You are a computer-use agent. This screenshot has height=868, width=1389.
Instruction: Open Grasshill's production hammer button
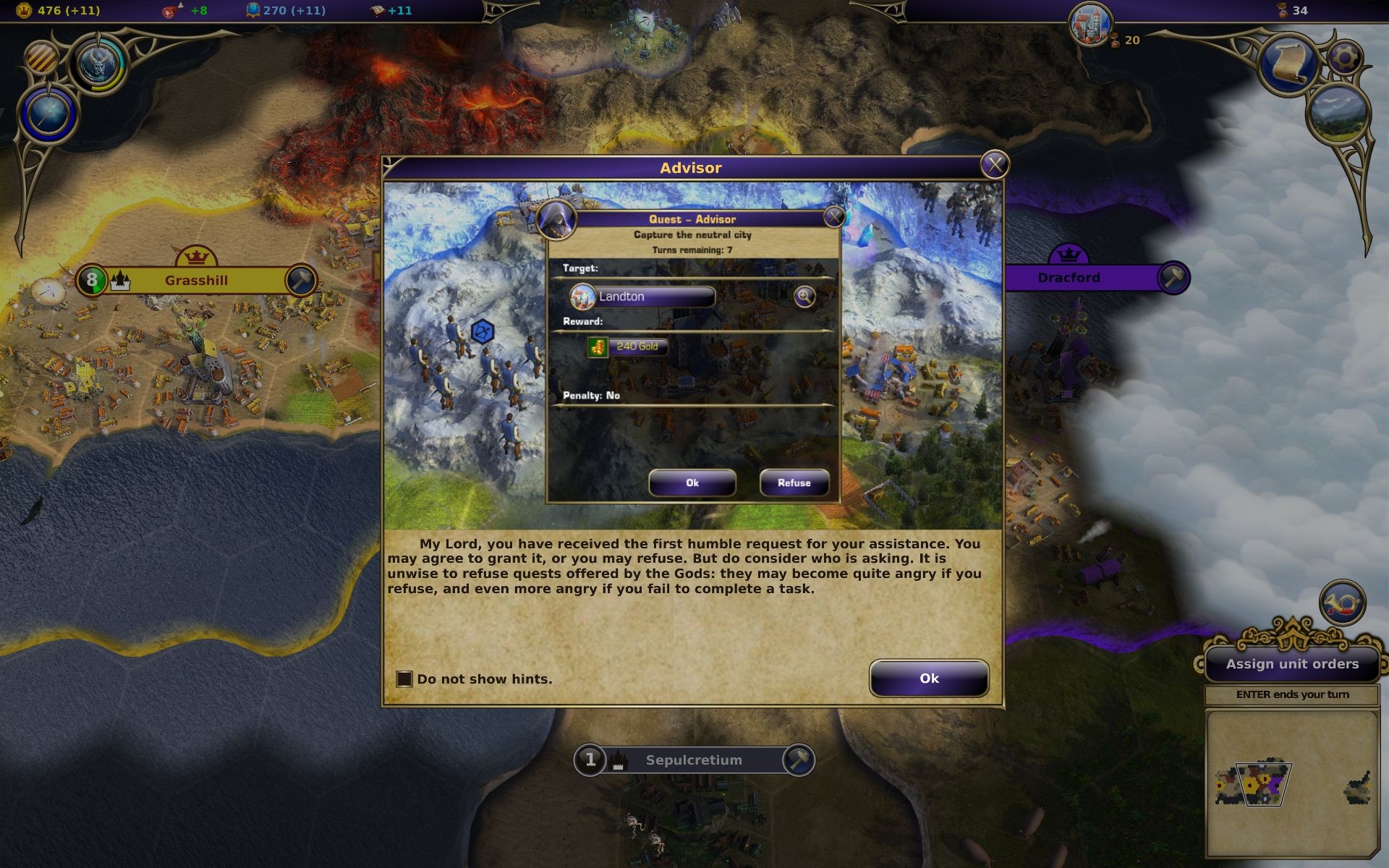[300, 280]
